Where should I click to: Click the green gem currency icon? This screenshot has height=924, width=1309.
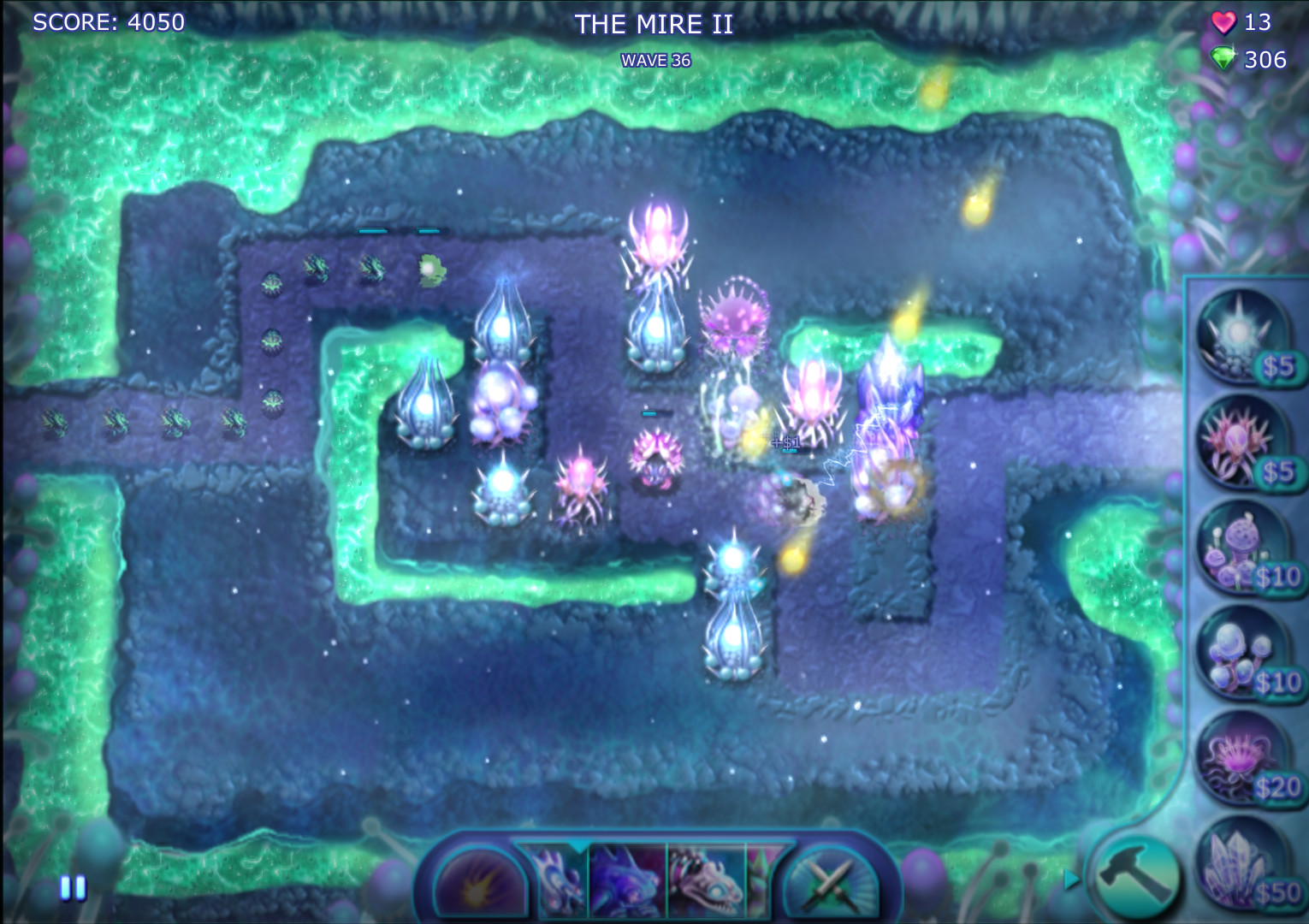tap(1225, 60)
